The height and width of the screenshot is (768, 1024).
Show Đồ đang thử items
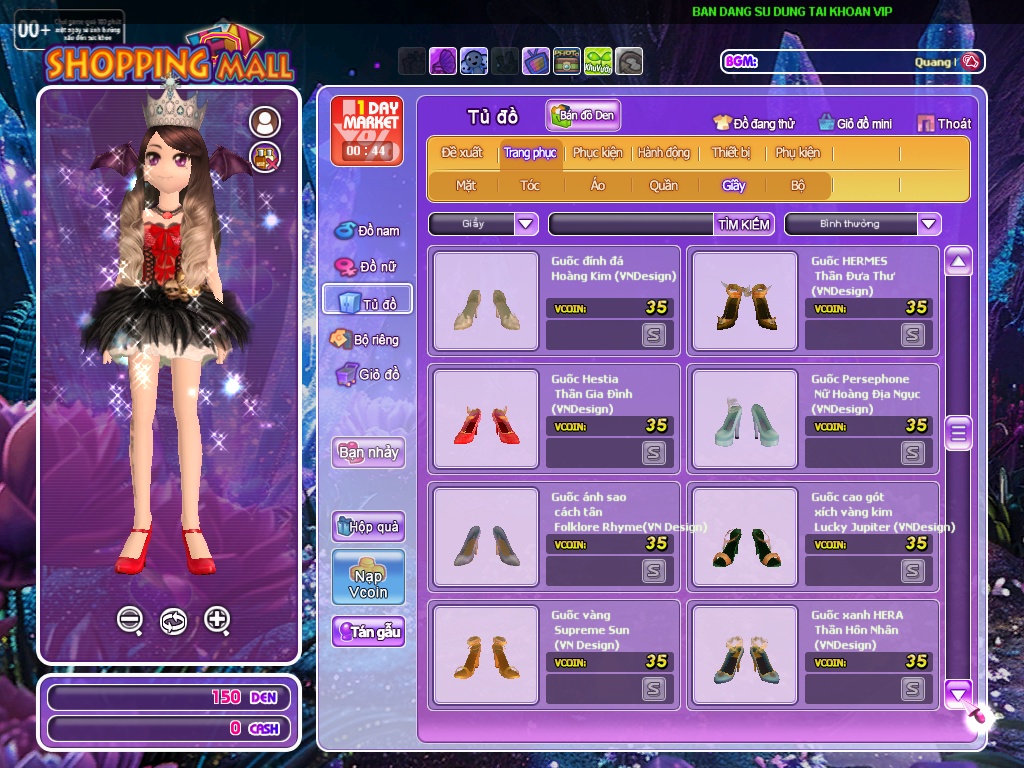pos(754,124)
